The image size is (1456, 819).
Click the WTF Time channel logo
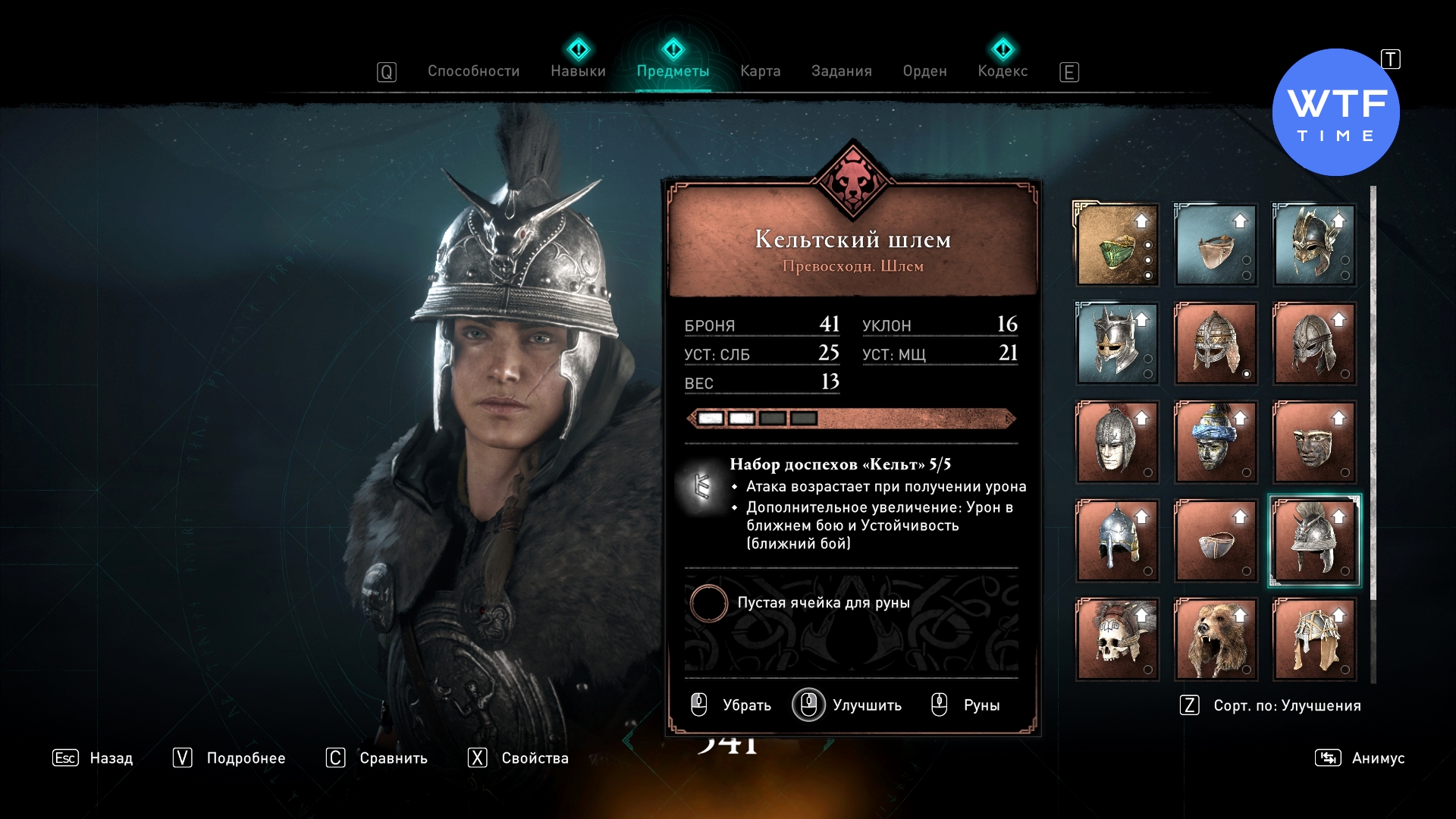click(1335, 113)
